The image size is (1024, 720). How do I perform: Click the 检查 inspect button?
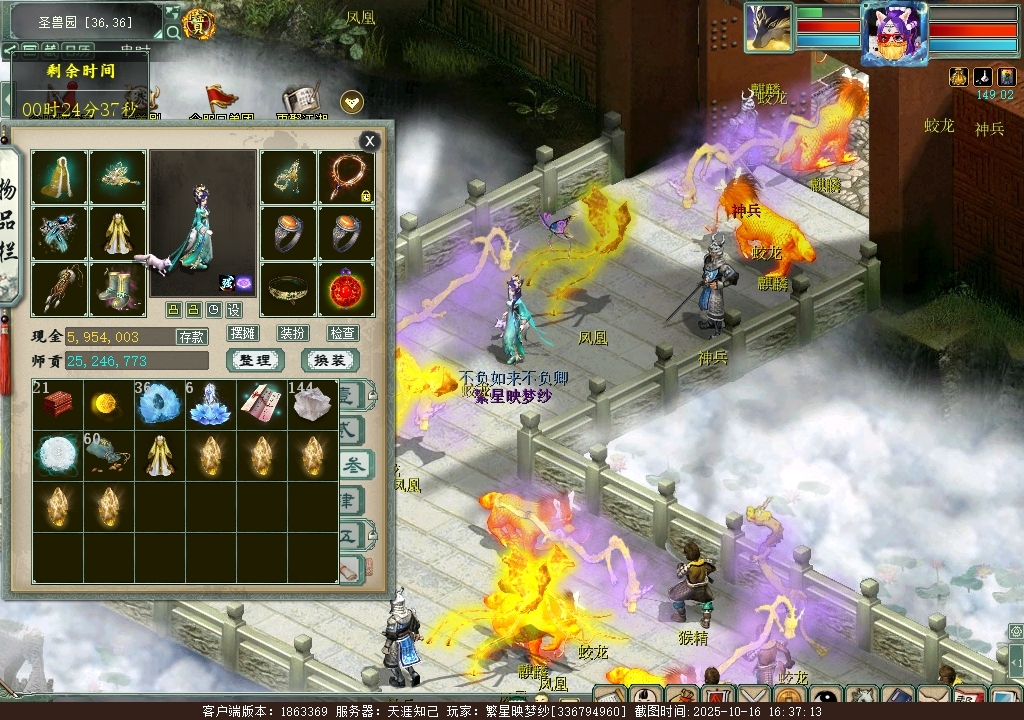click(x=343, y=333)
